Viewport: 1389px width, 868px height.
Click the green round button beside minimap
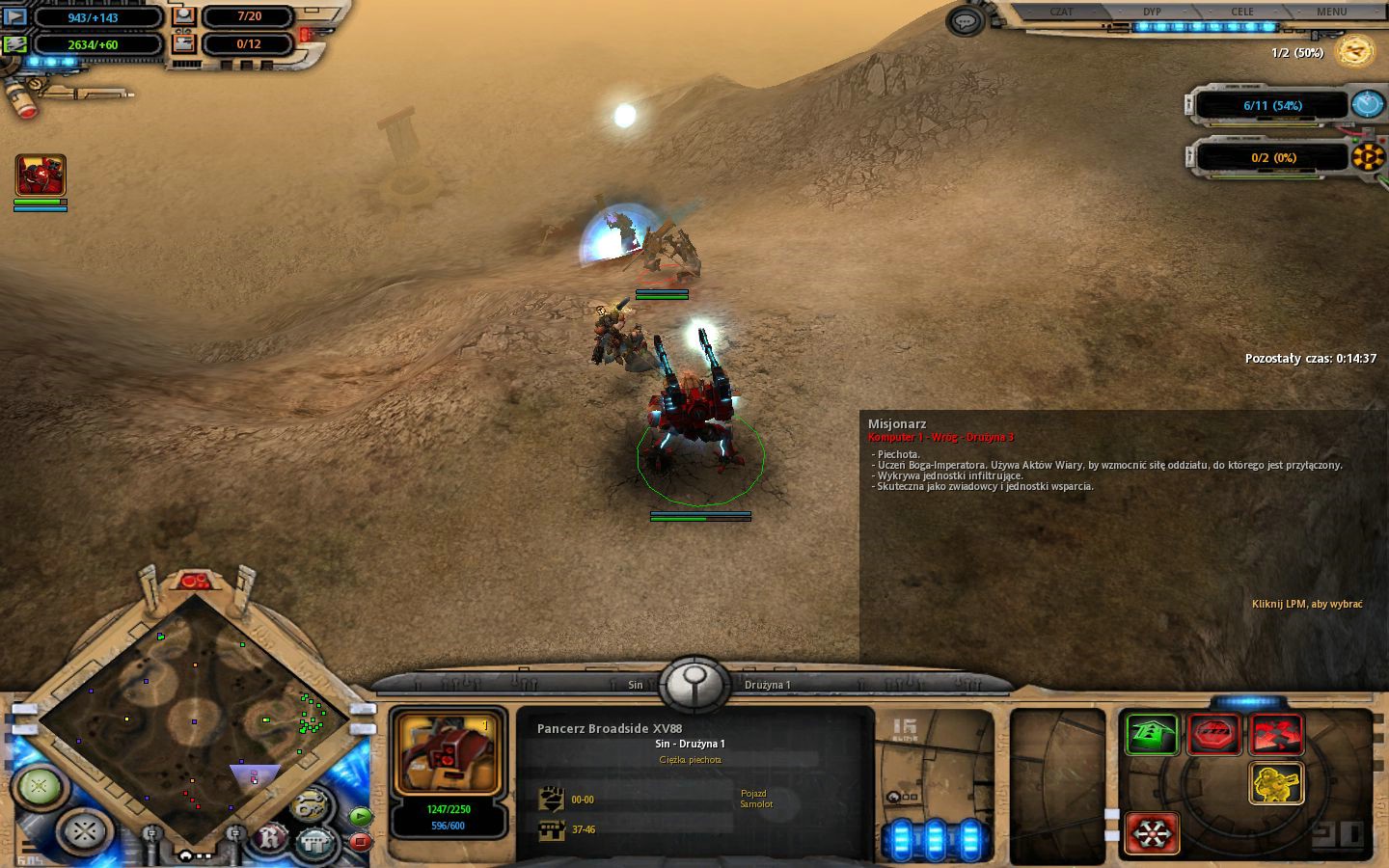40,786
